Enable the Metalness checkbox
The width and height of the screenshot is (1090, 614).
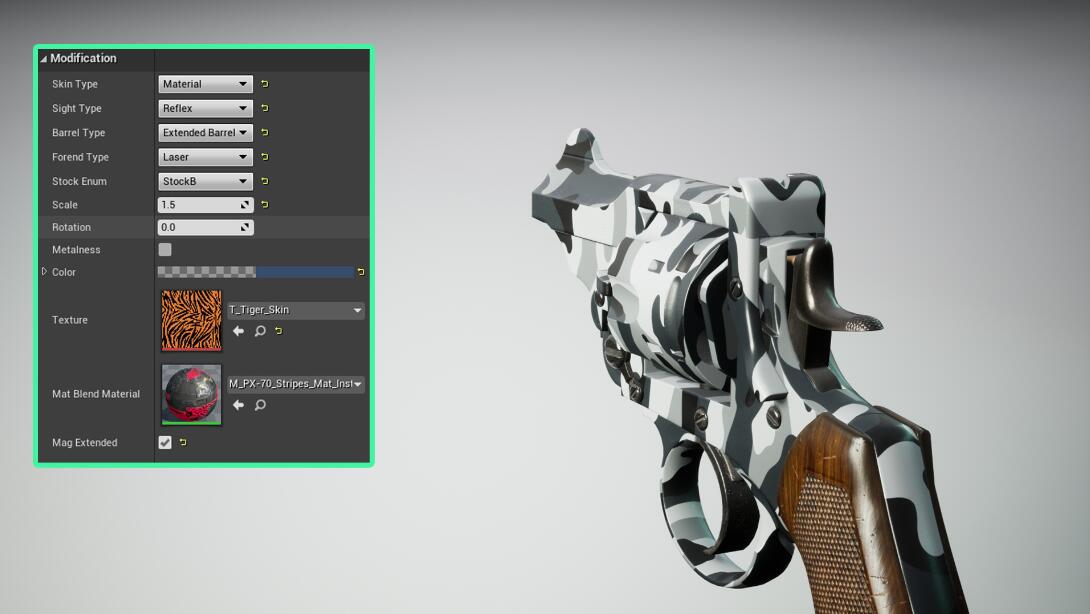click(x=165, y=250)
